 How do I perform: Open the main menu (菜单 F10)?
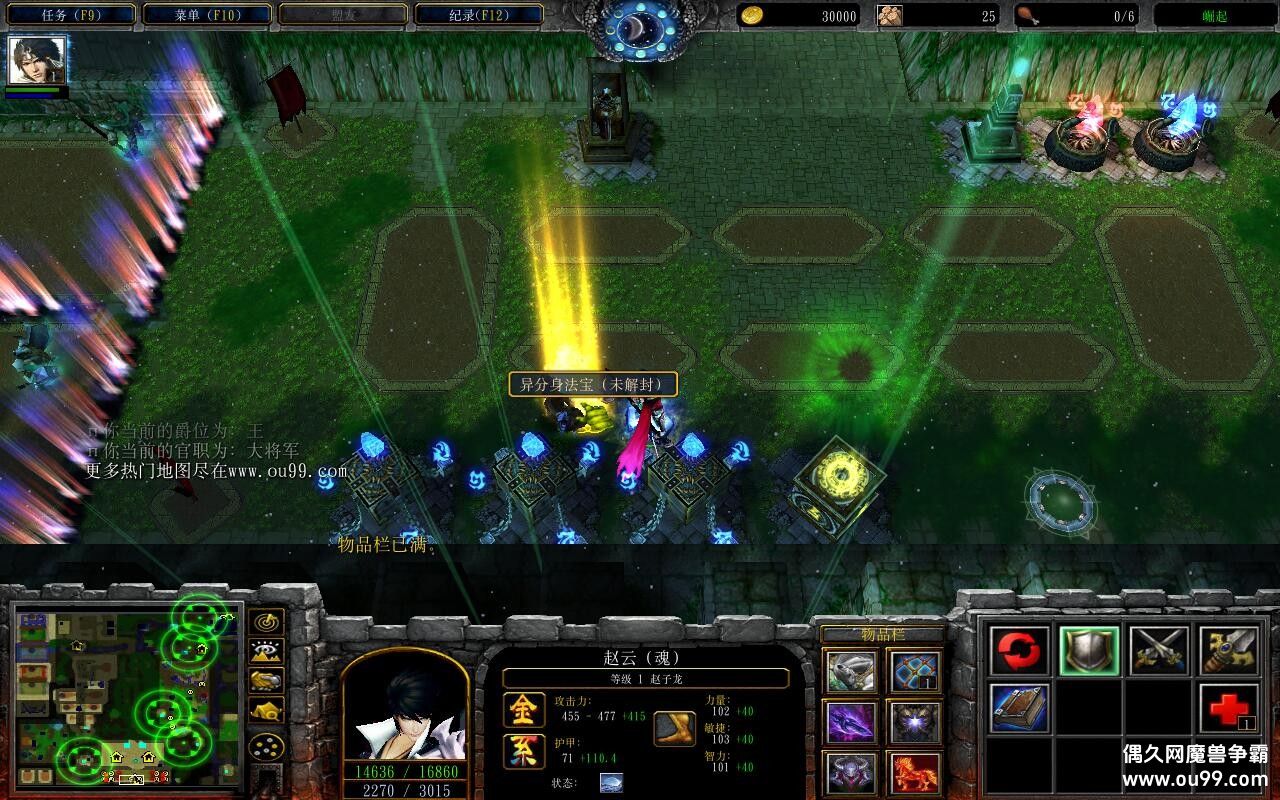coord(207,15)
